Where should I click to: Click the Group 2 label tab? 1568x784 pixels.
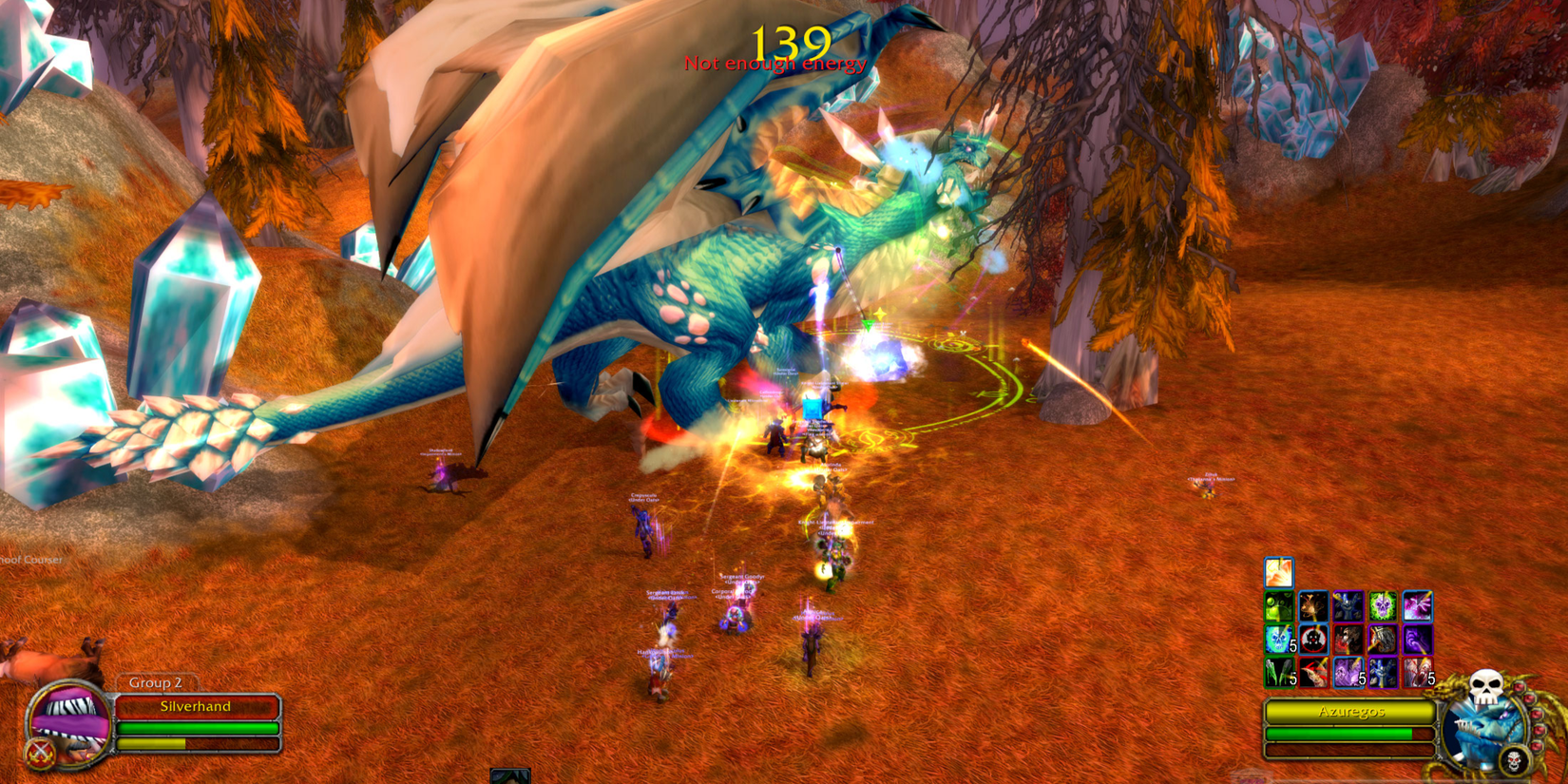click(x=155, y=682)
